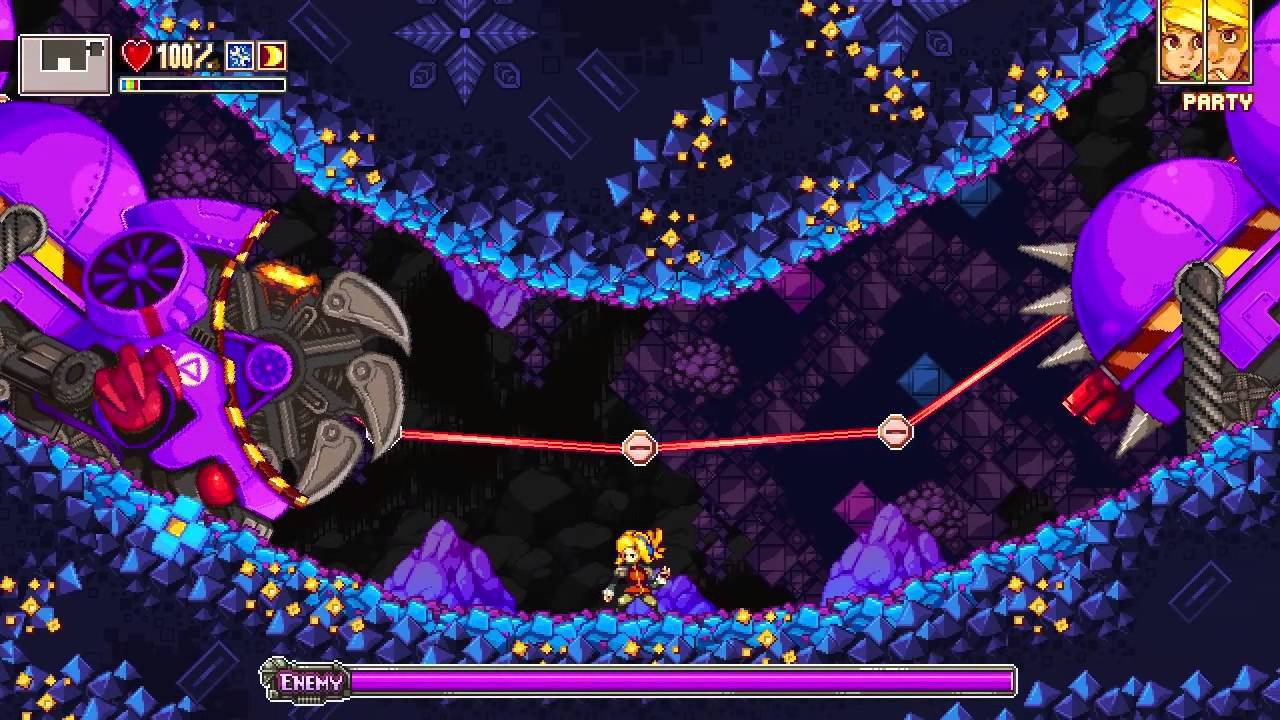
Task: Open the minimap panel
Action: point(64,63)
